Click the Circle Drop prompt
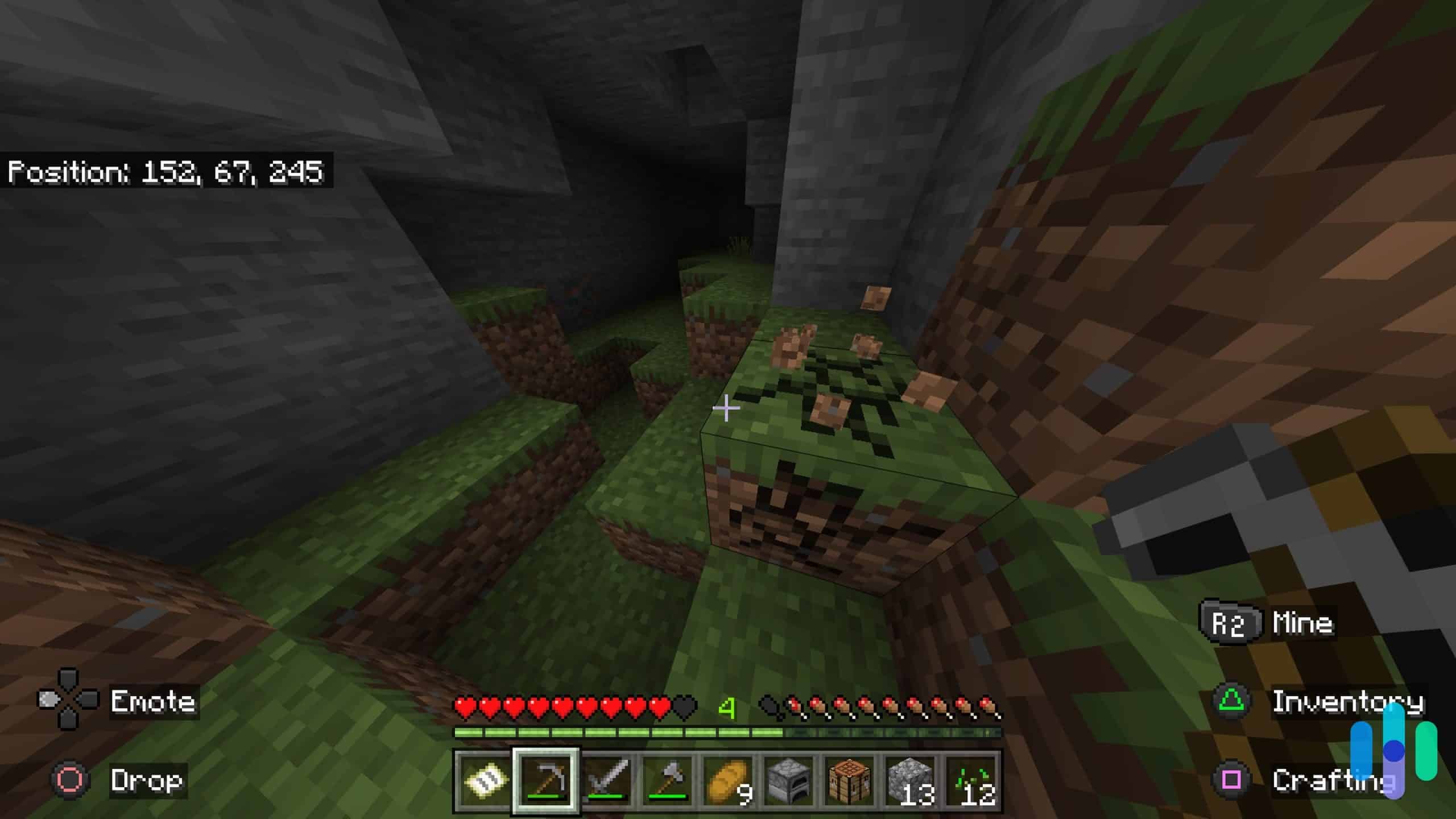This screenshot has height=819, width=1456. (x=68, y=780)
